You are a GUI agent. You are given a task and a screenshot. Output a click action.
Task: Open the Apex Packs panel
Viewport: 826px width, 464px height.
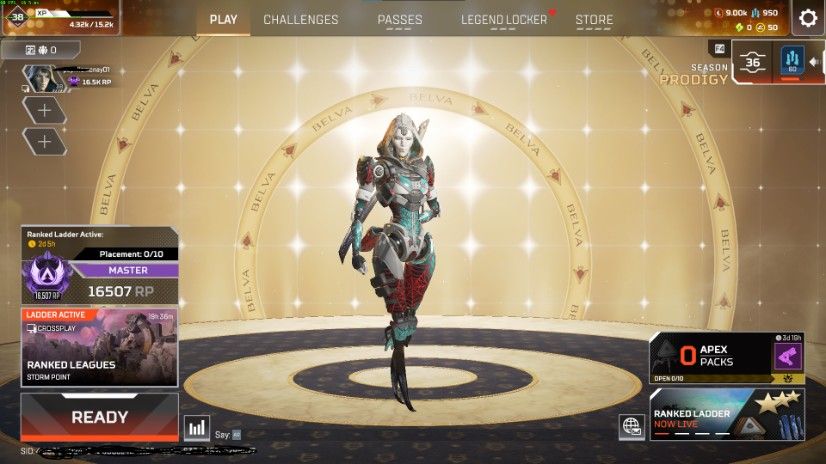(x=712, y=357)
